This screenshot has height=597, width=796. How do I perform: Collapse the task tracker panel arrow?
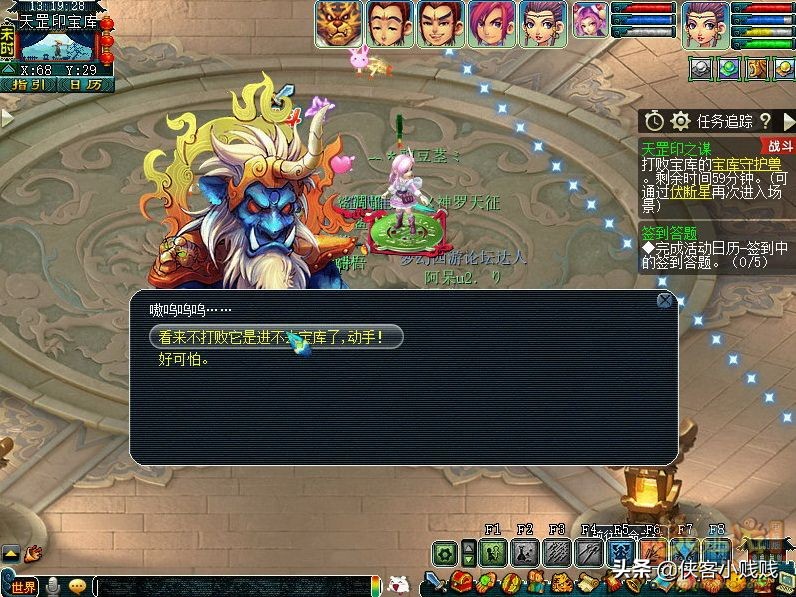pos(788,121)
